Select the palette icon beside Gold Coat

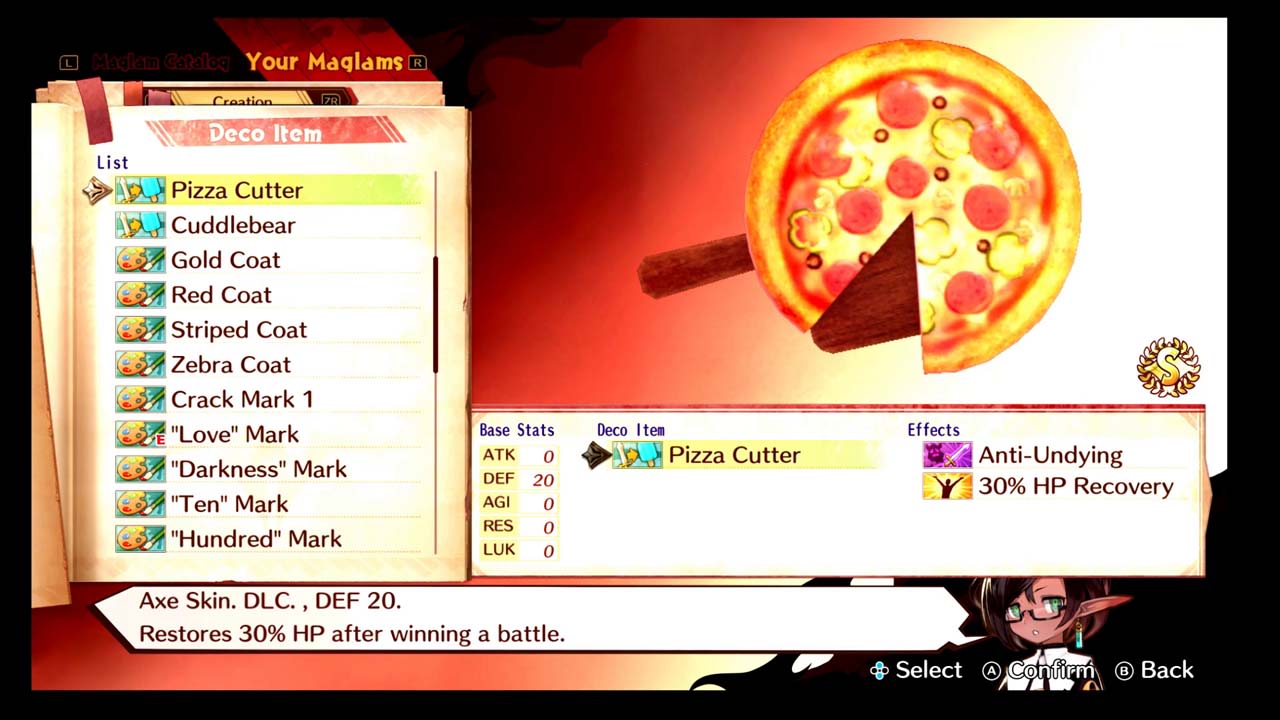point(140,260)
